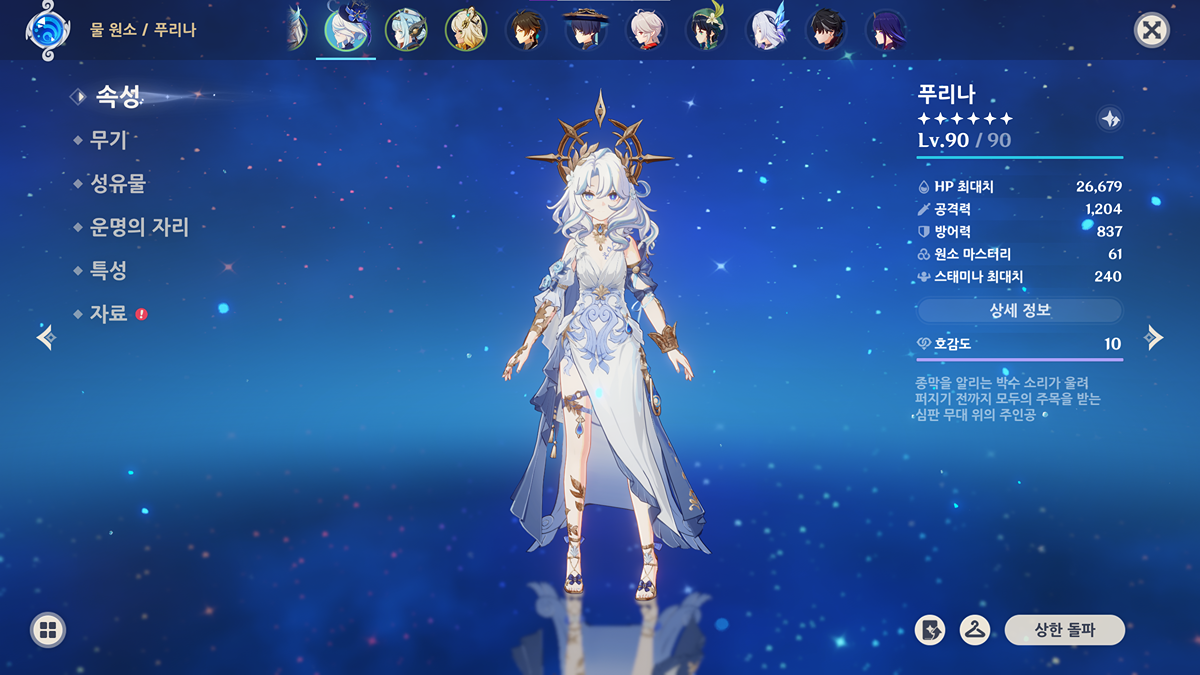The width and height of the screenshot is (1200, 675).
Task: Open the 성유물 (Artifacts) menu
Action: point(118,184)
